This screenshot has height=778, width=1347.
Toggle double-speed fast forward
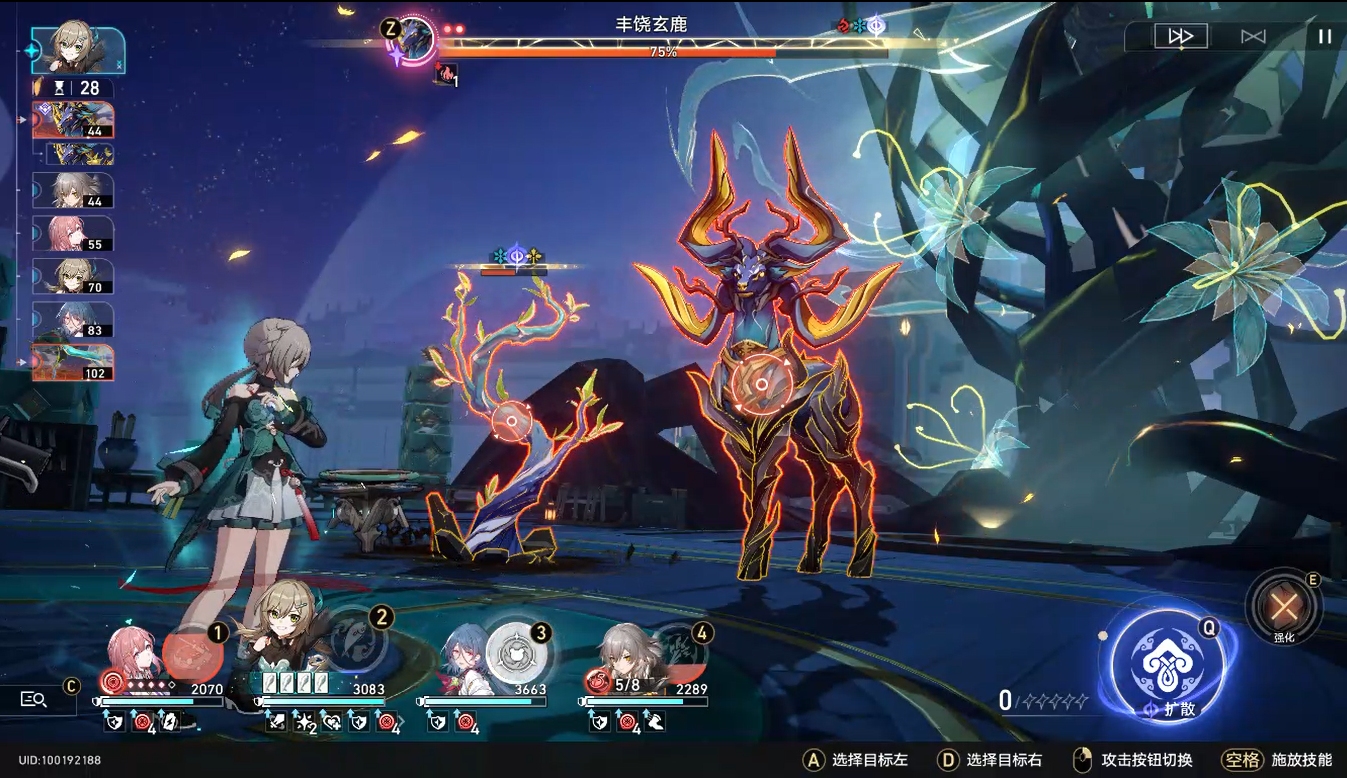(1181, 37)
